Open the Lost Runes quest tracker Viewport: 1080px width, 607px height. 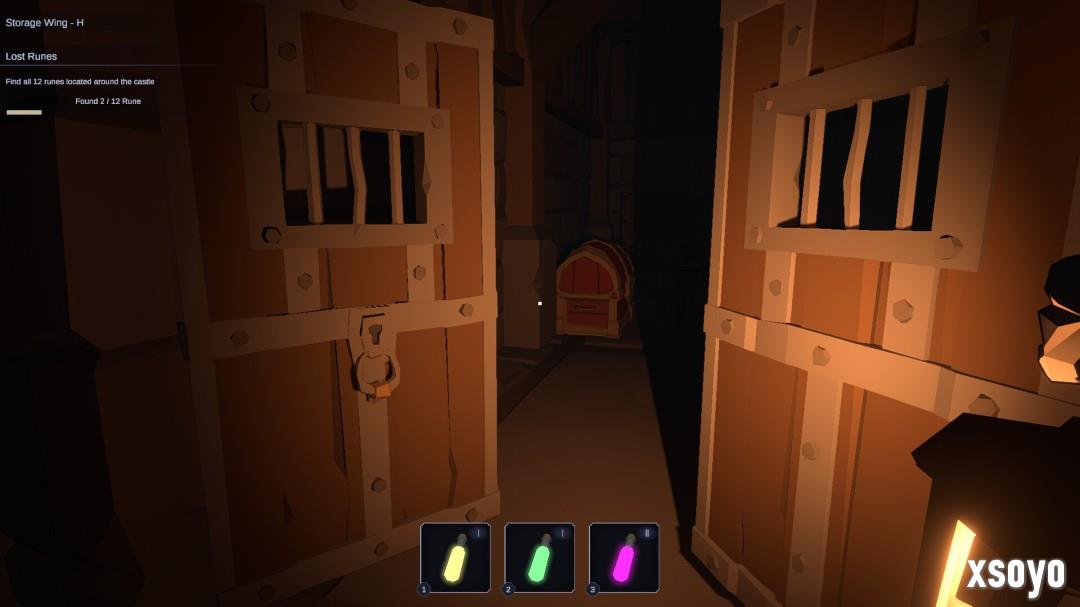tap(32, 56)
